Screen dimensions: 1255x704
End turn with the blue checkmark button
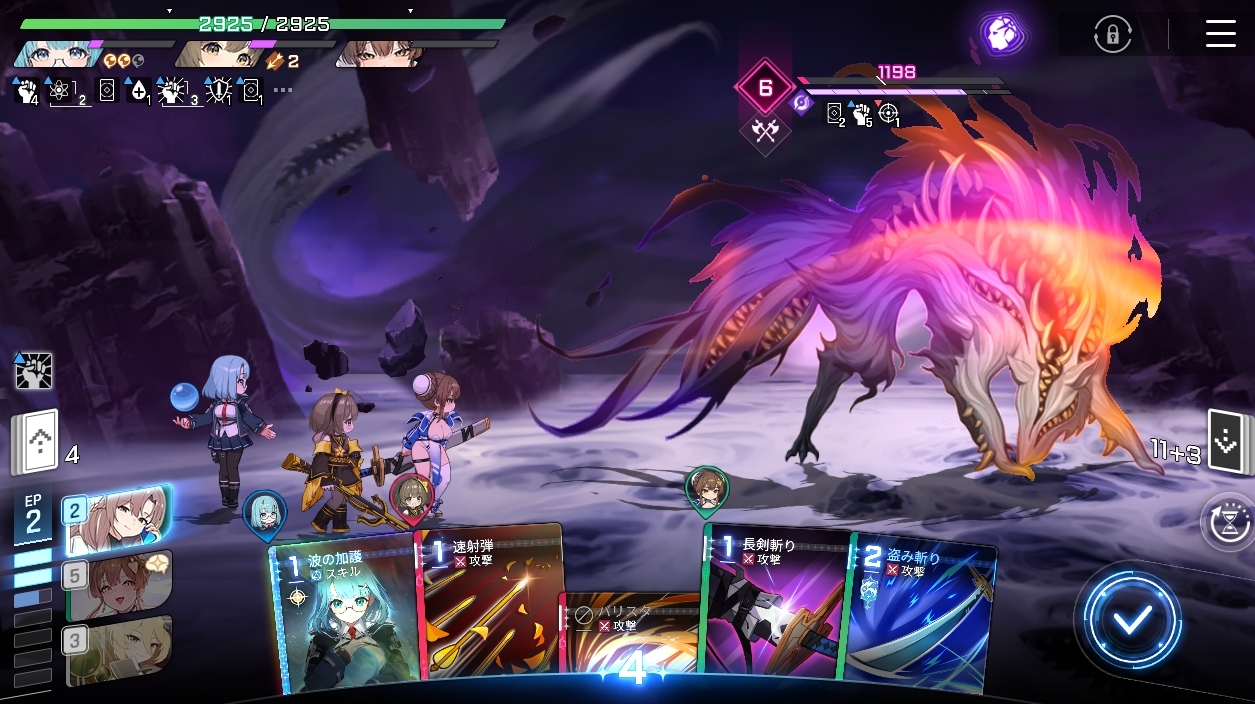click(1131, 620)
